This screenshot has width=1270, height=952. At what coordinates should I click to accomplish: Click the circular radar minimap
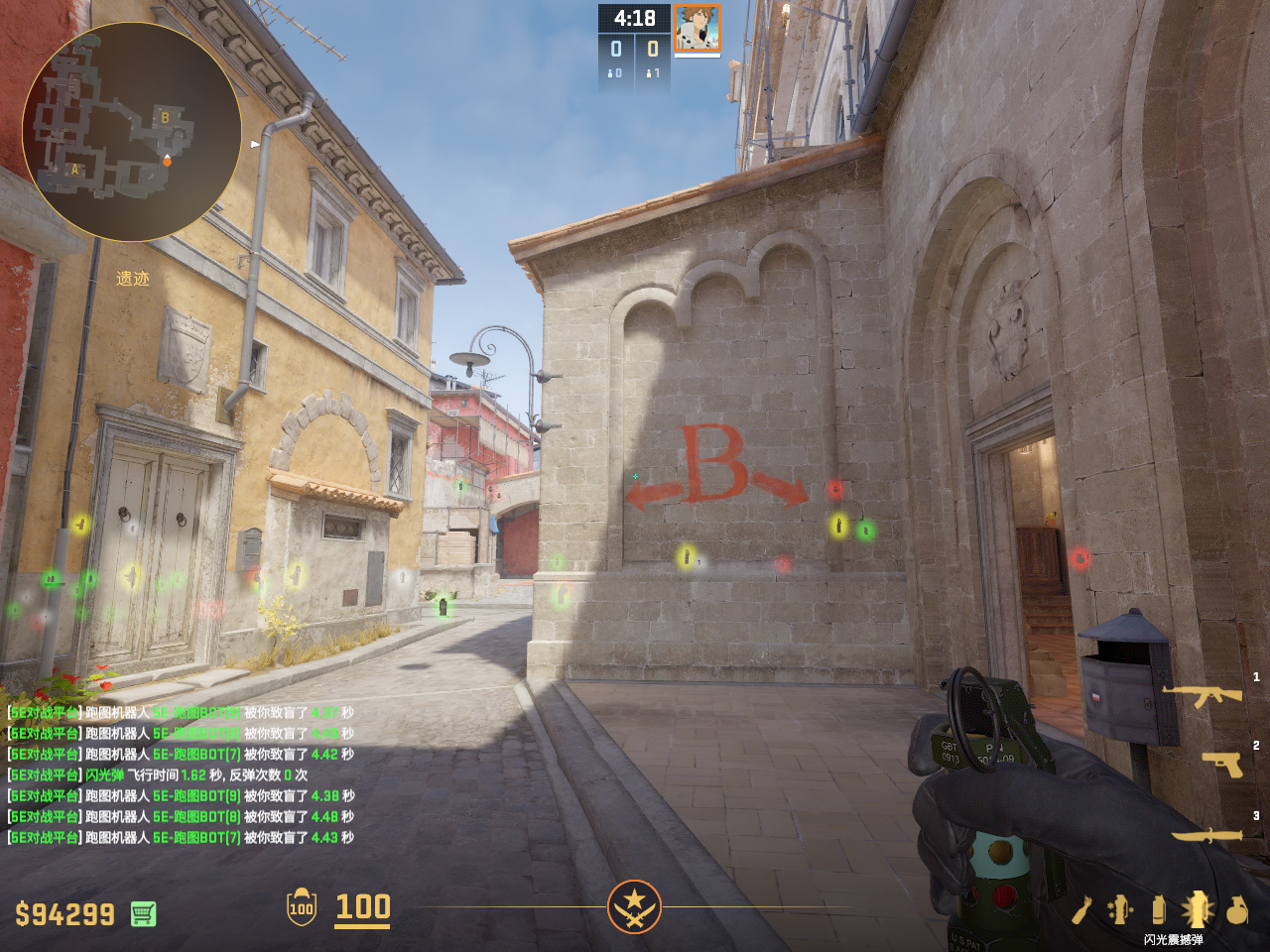[x=131, y=132]
